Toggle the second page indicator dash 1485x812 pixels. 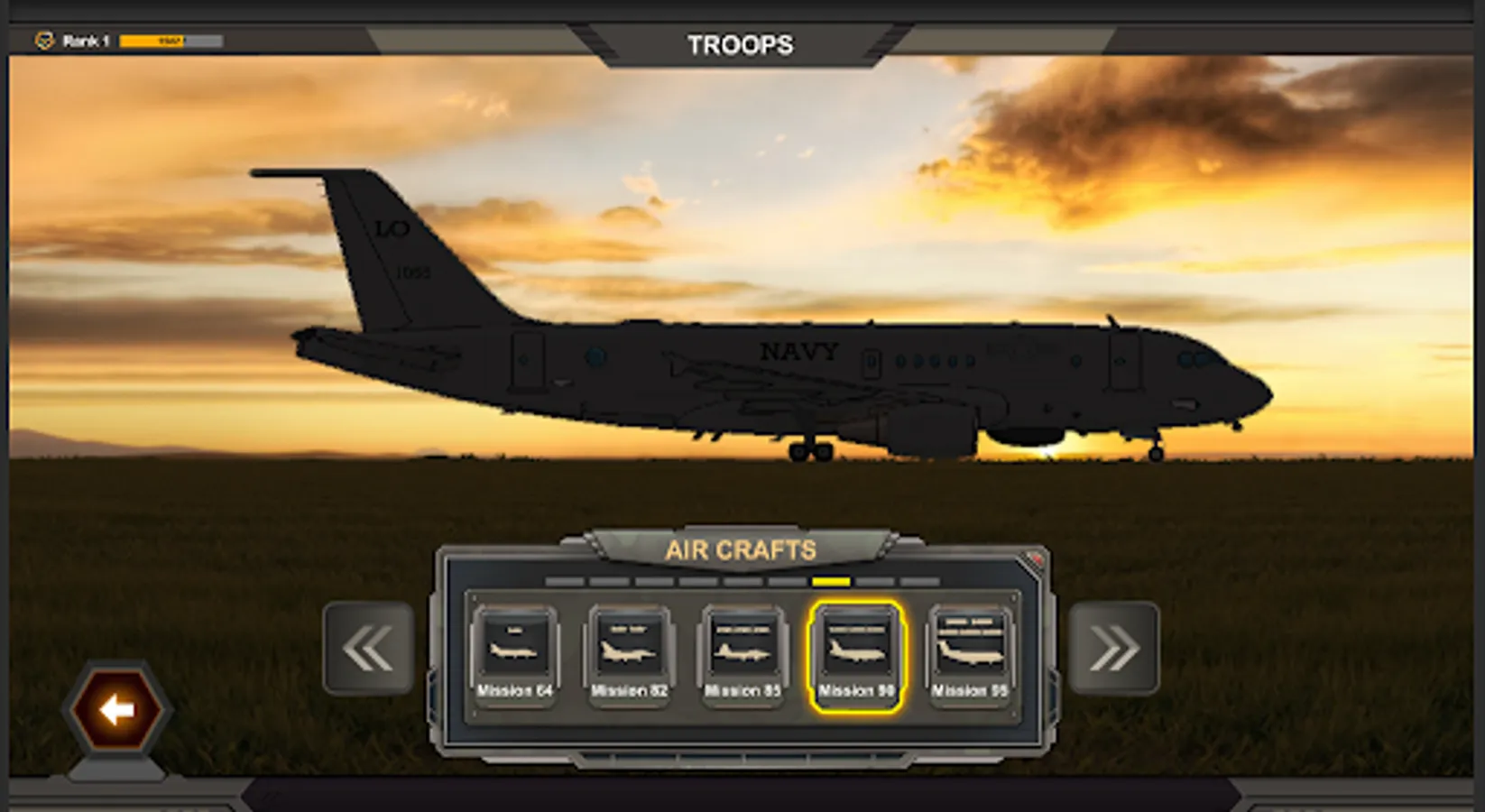611,583
